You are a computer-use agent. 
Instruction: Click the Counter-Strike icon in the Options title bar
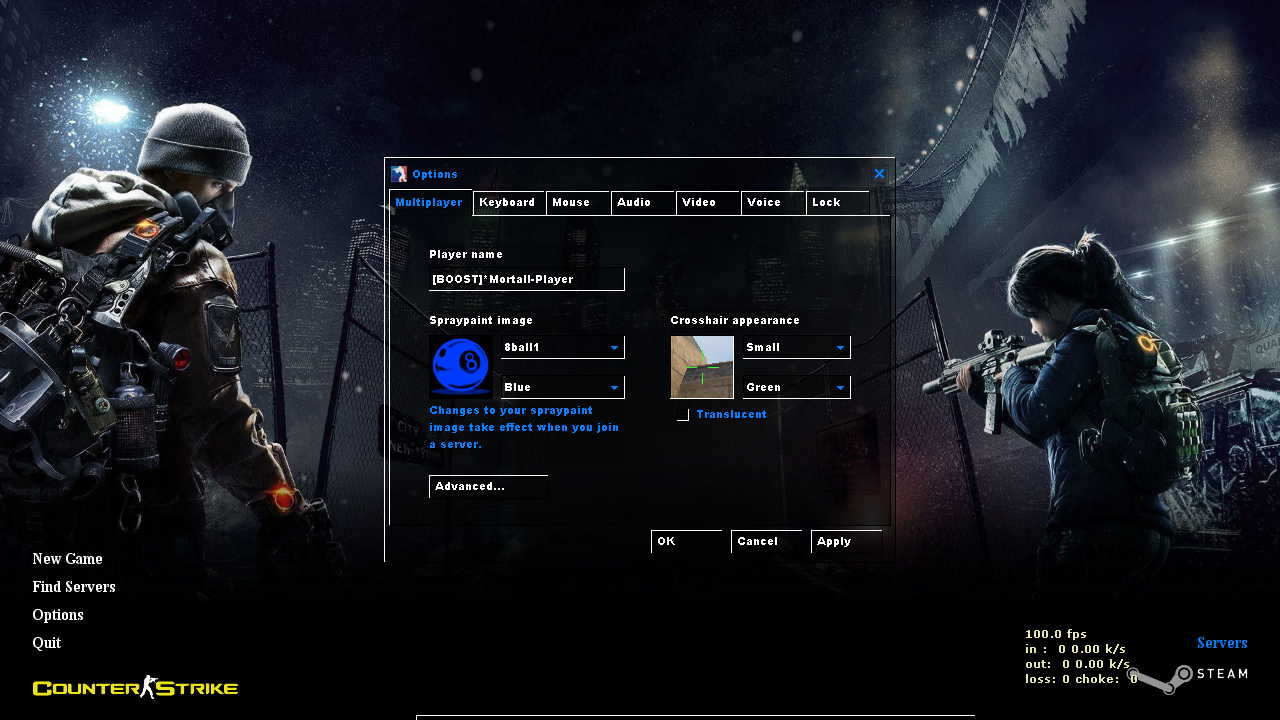[399, 173]
